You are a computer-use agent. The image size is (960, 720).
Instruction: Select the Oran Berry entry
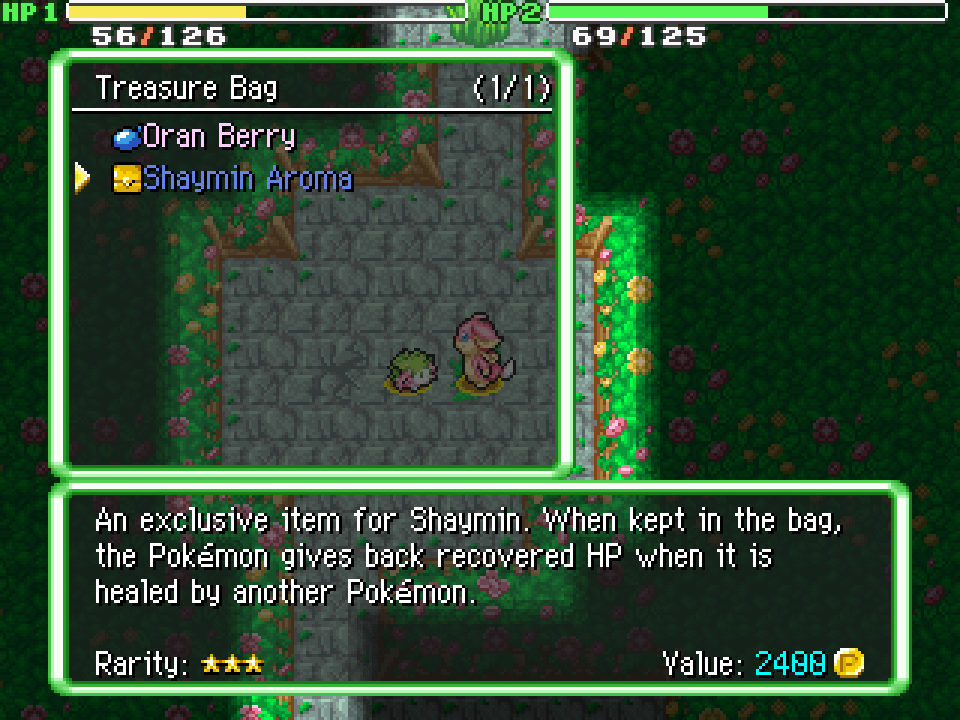218,136
